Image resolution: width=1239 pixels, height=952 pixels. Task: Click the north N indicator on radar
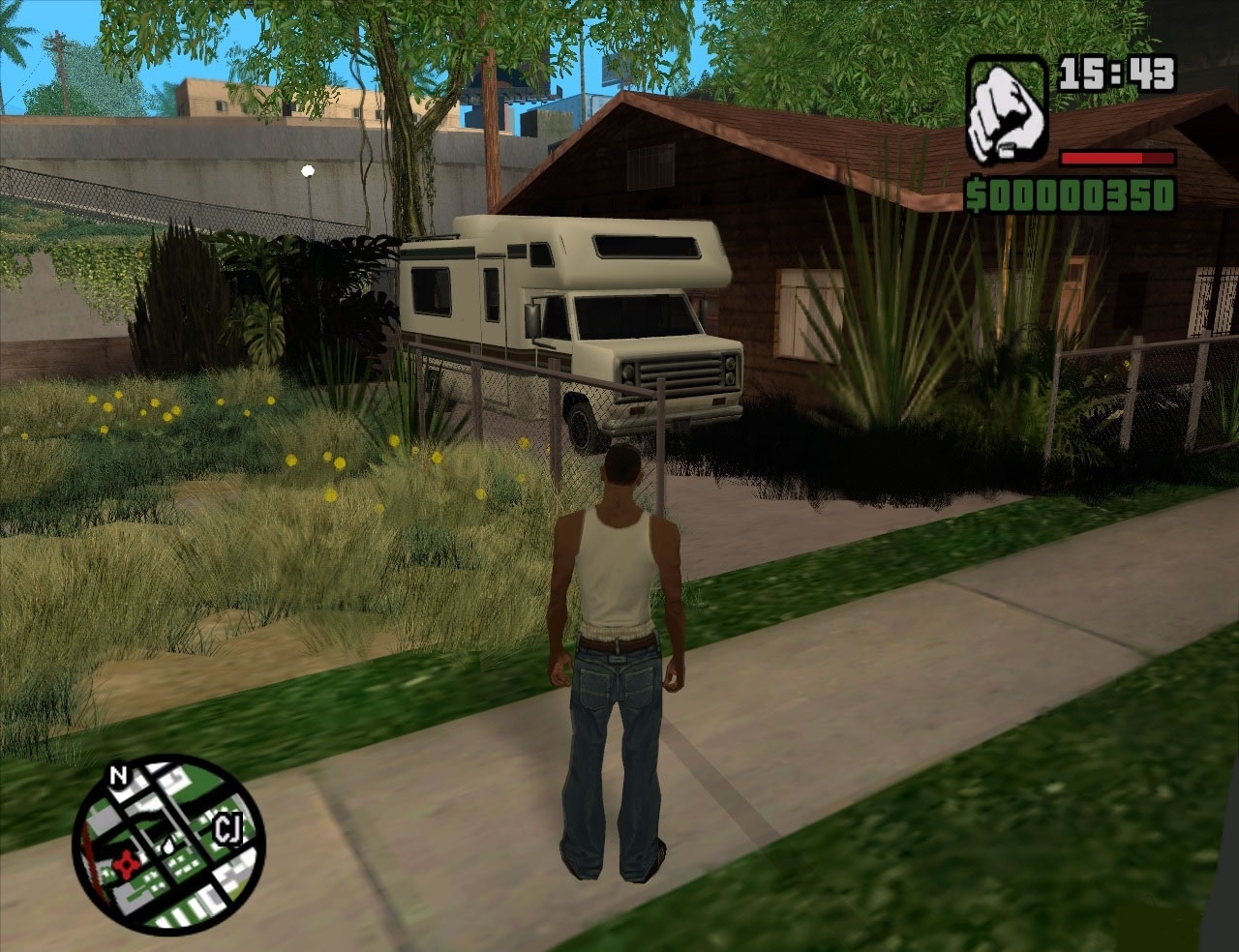118,776
